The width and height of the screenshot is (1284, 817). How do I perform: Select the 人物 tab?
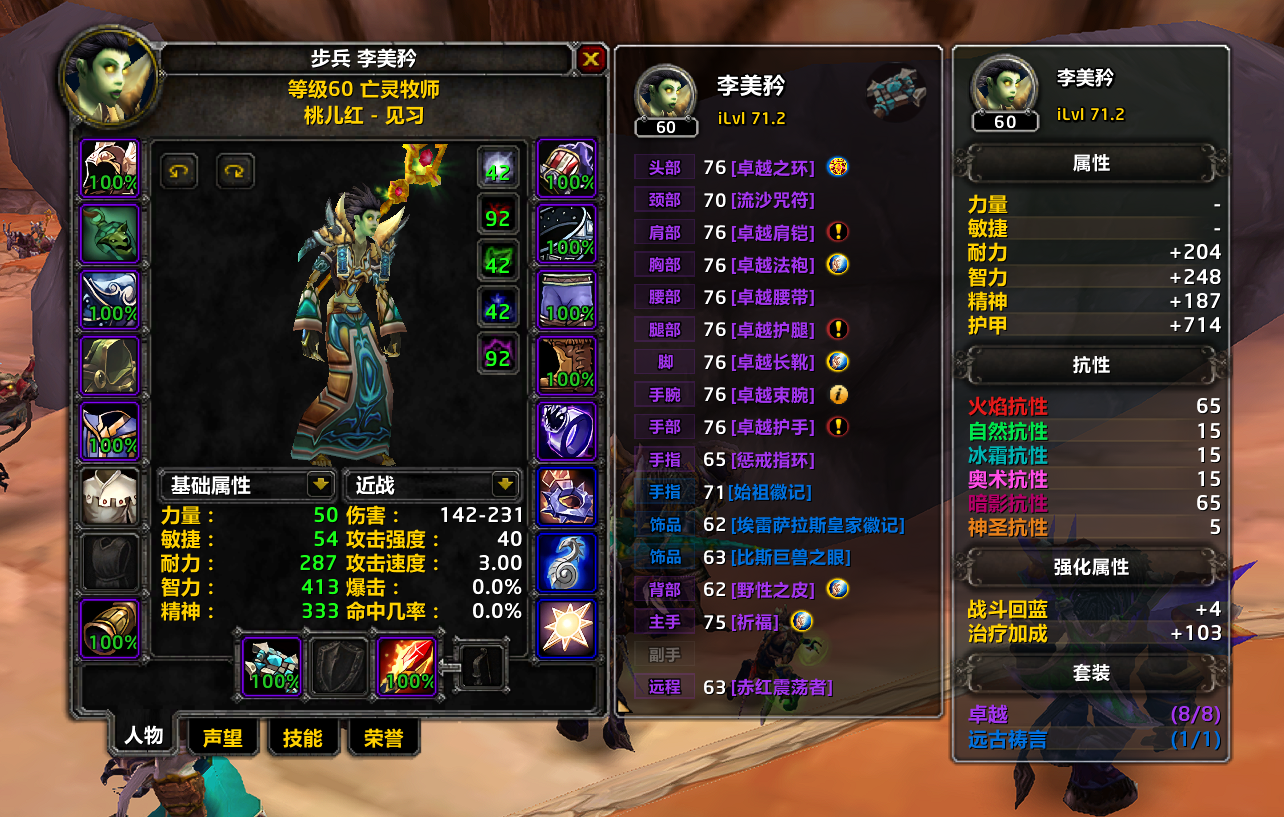pos(143,736)
